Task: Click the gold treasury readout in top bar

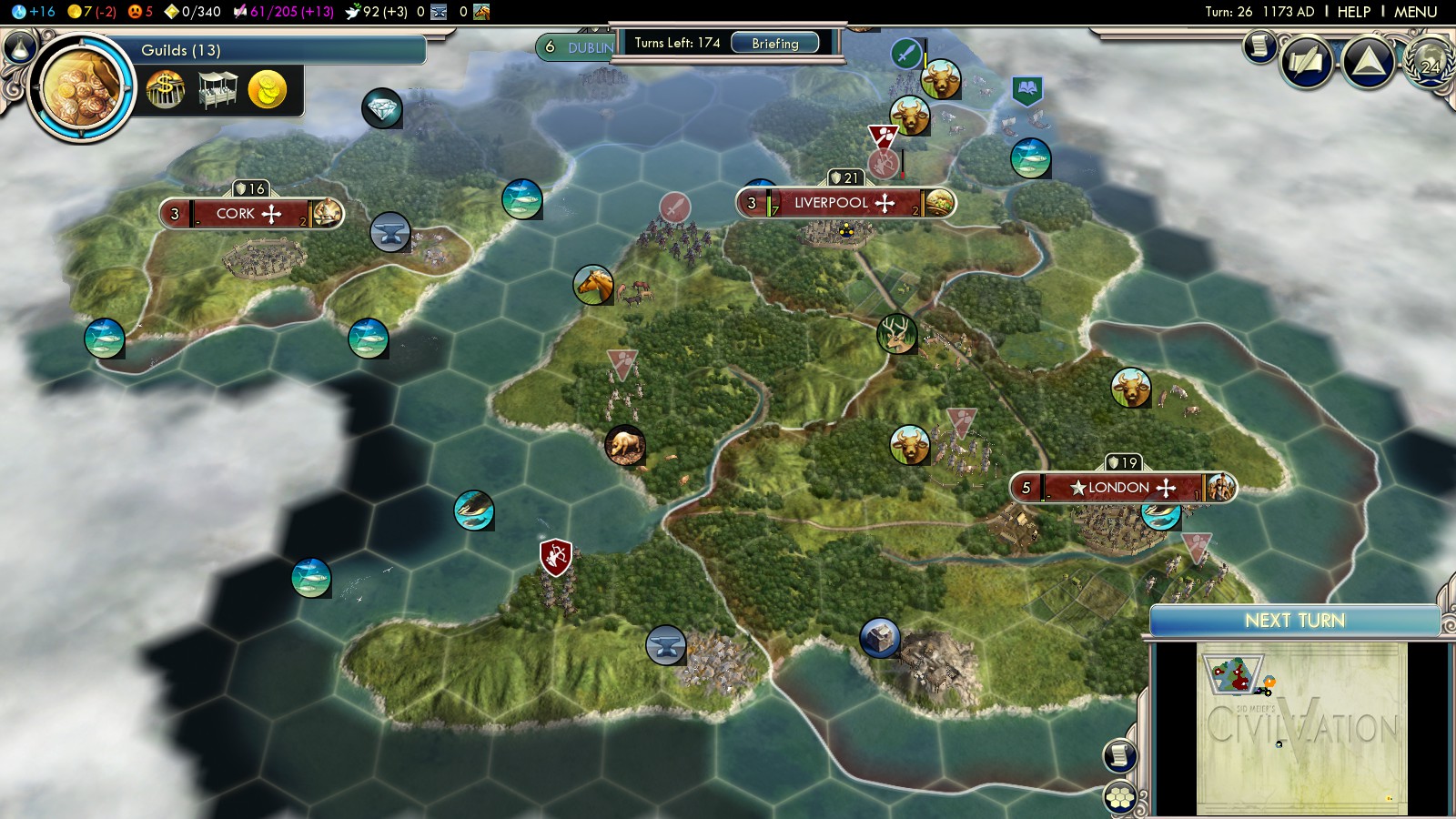Action: click(x=92, y=12)
